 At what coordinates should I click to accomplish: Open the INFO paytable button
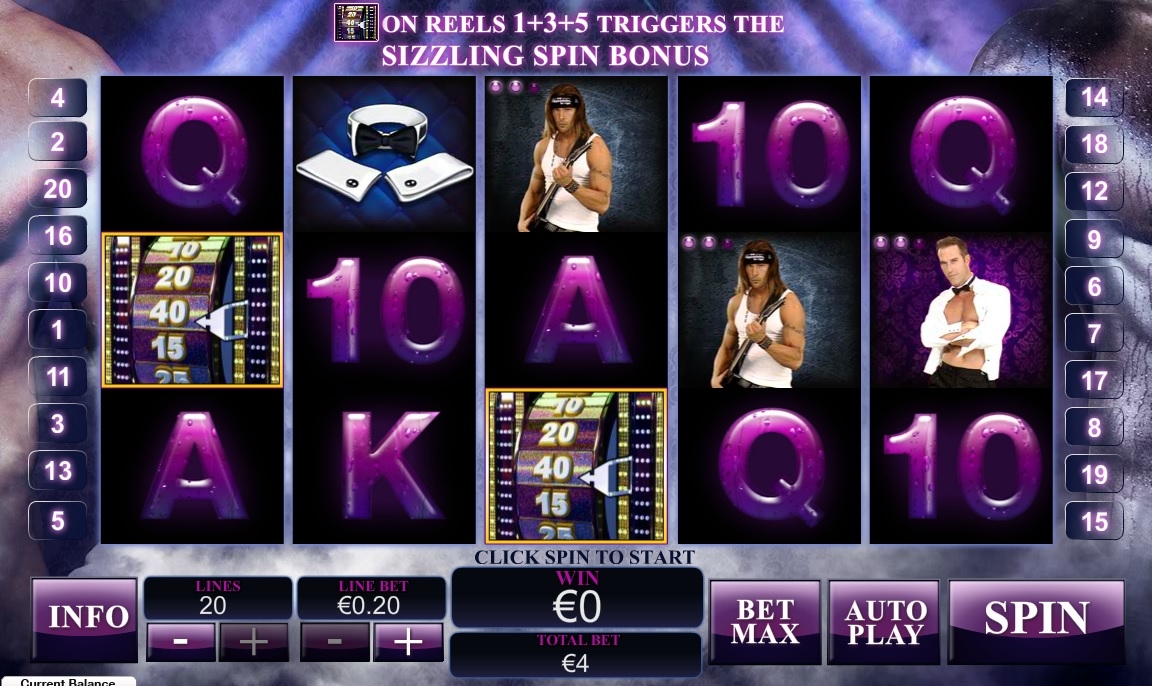(x=84, y=619)
